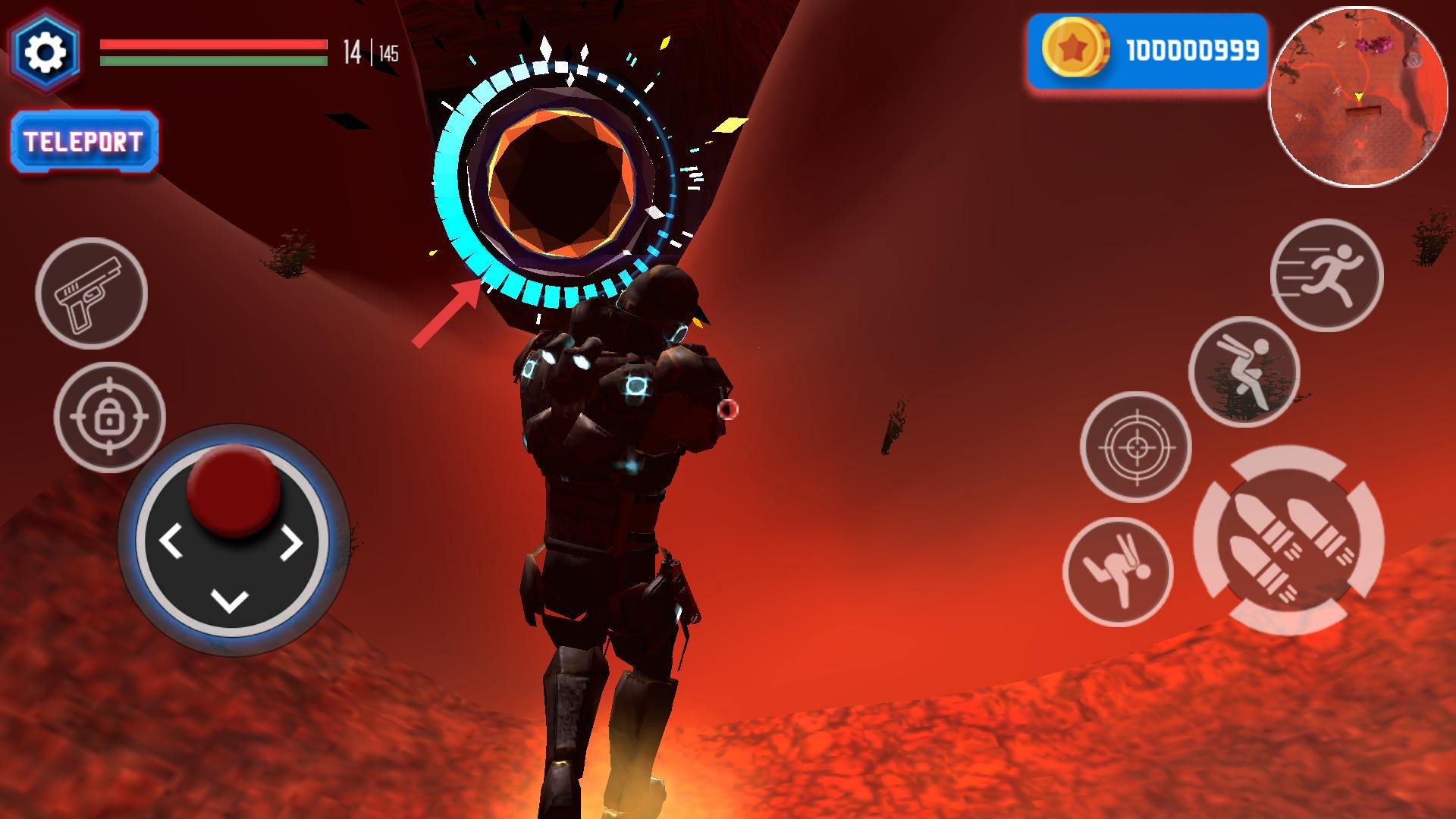Use the kick attack button
The width and height of the screenshot is (1456, 819).
tap(1118, 572)
